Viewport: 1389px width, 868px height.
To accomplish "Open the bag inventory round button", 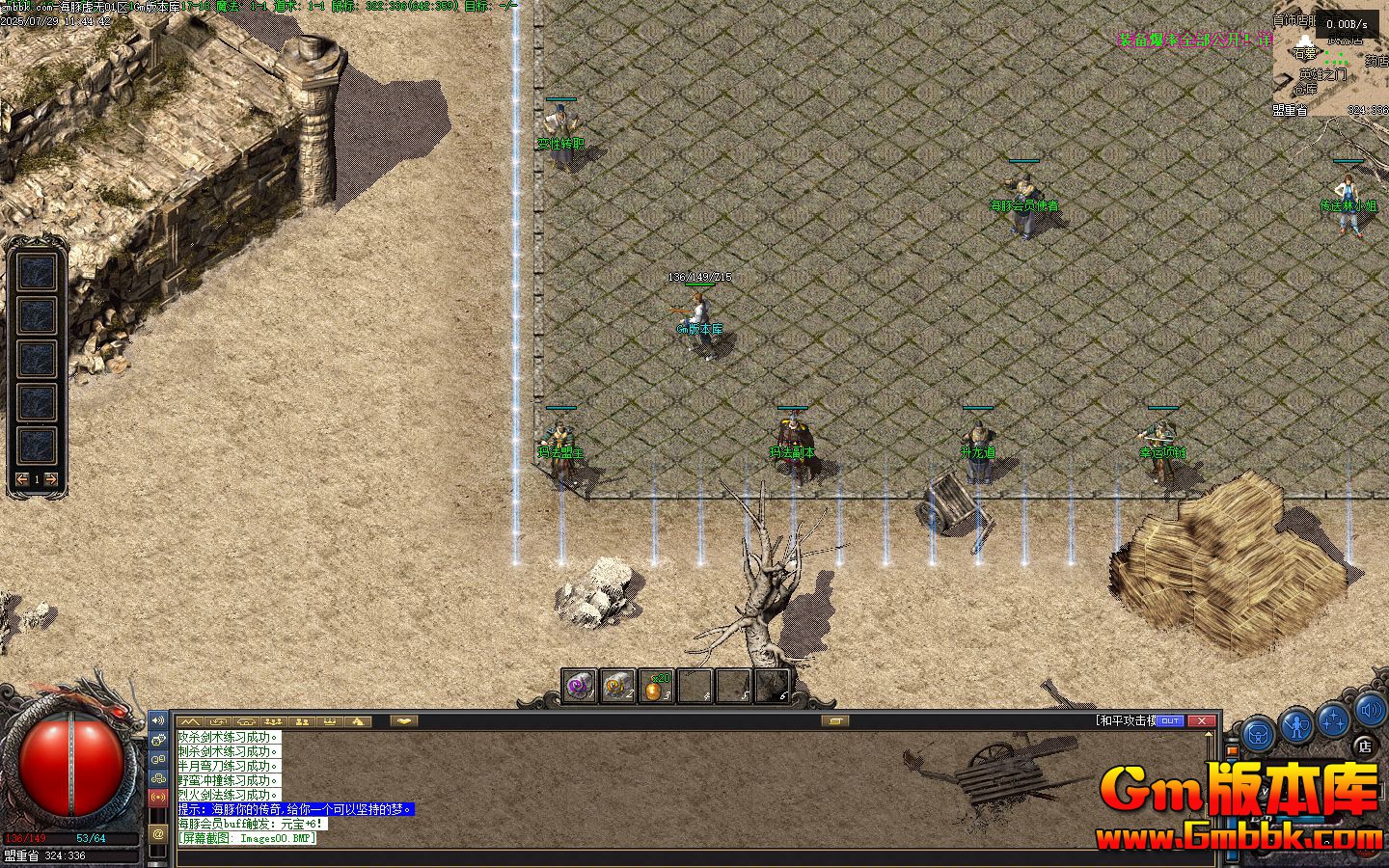I will 1257,733.
